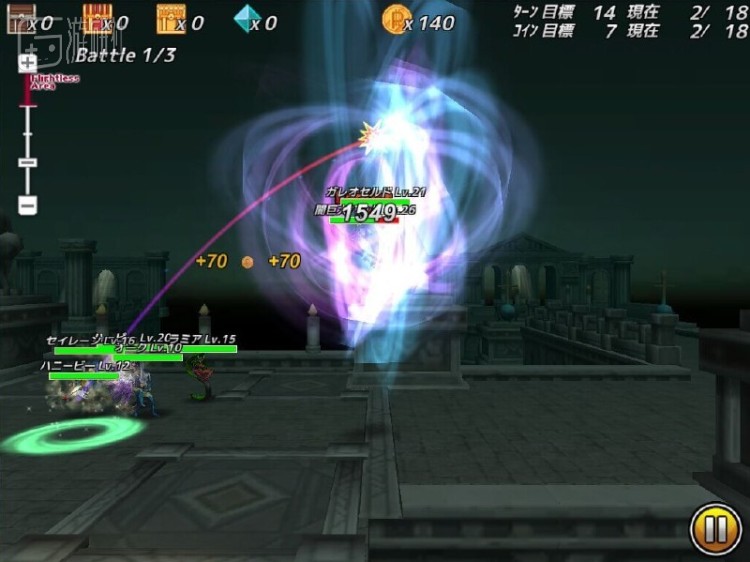Click the zoom slider handle
Image resolution: width=750 pixels, height=562 pixels.
point(28,162)
